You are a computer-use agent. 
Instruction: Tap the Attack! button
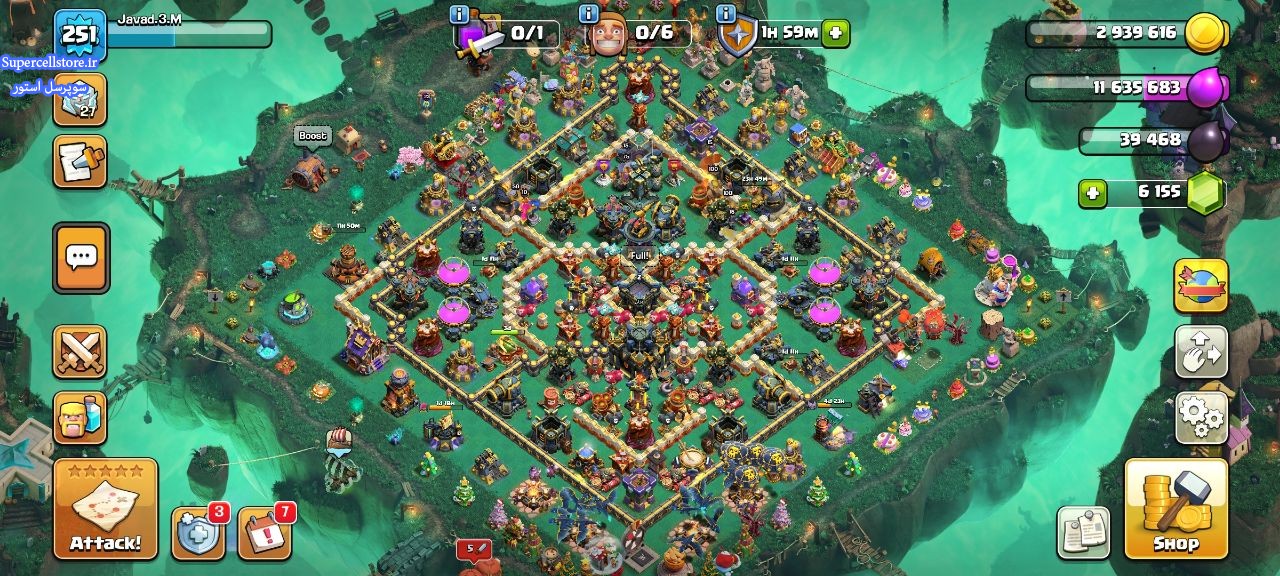point(105,509)
